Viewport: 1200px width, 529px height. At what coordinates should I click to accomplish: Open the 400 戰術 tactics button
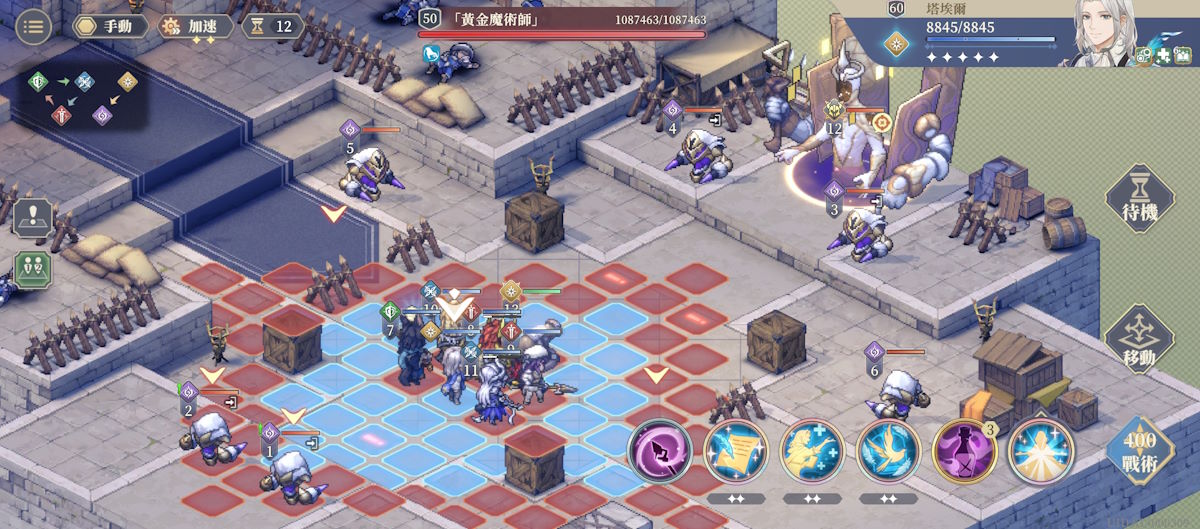1140,455
